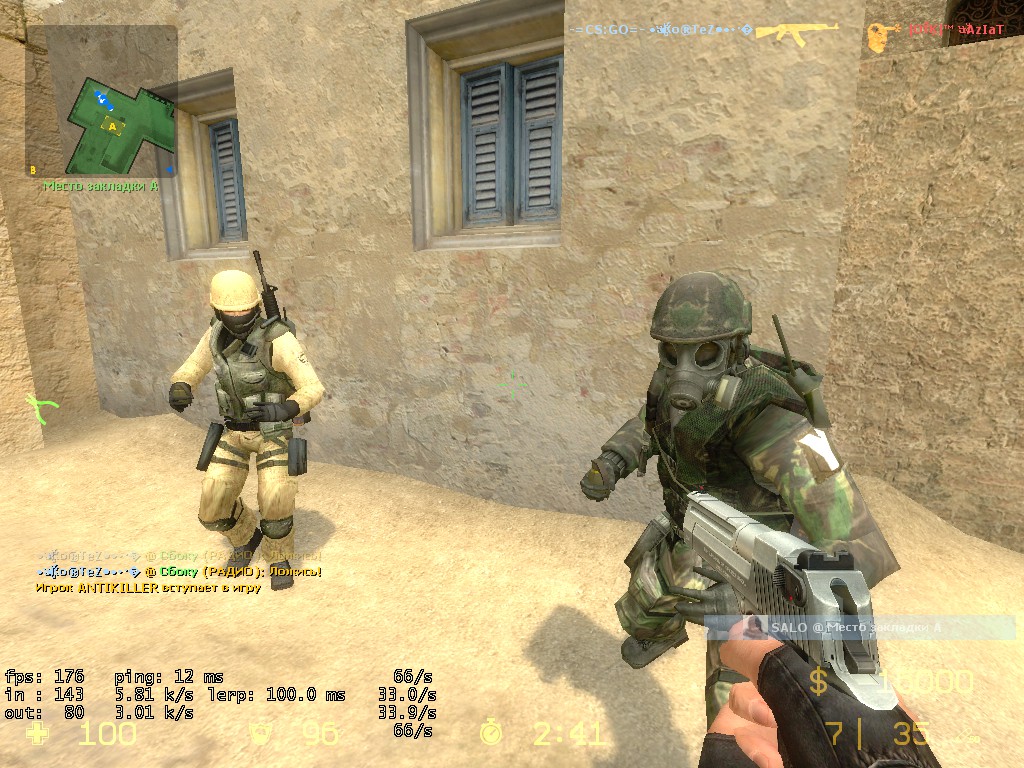Image resolution: width=1024 pixels, height=768 pixels.
Task: Click the ANTIKILLER join notification line
Action: coord(148,587)
